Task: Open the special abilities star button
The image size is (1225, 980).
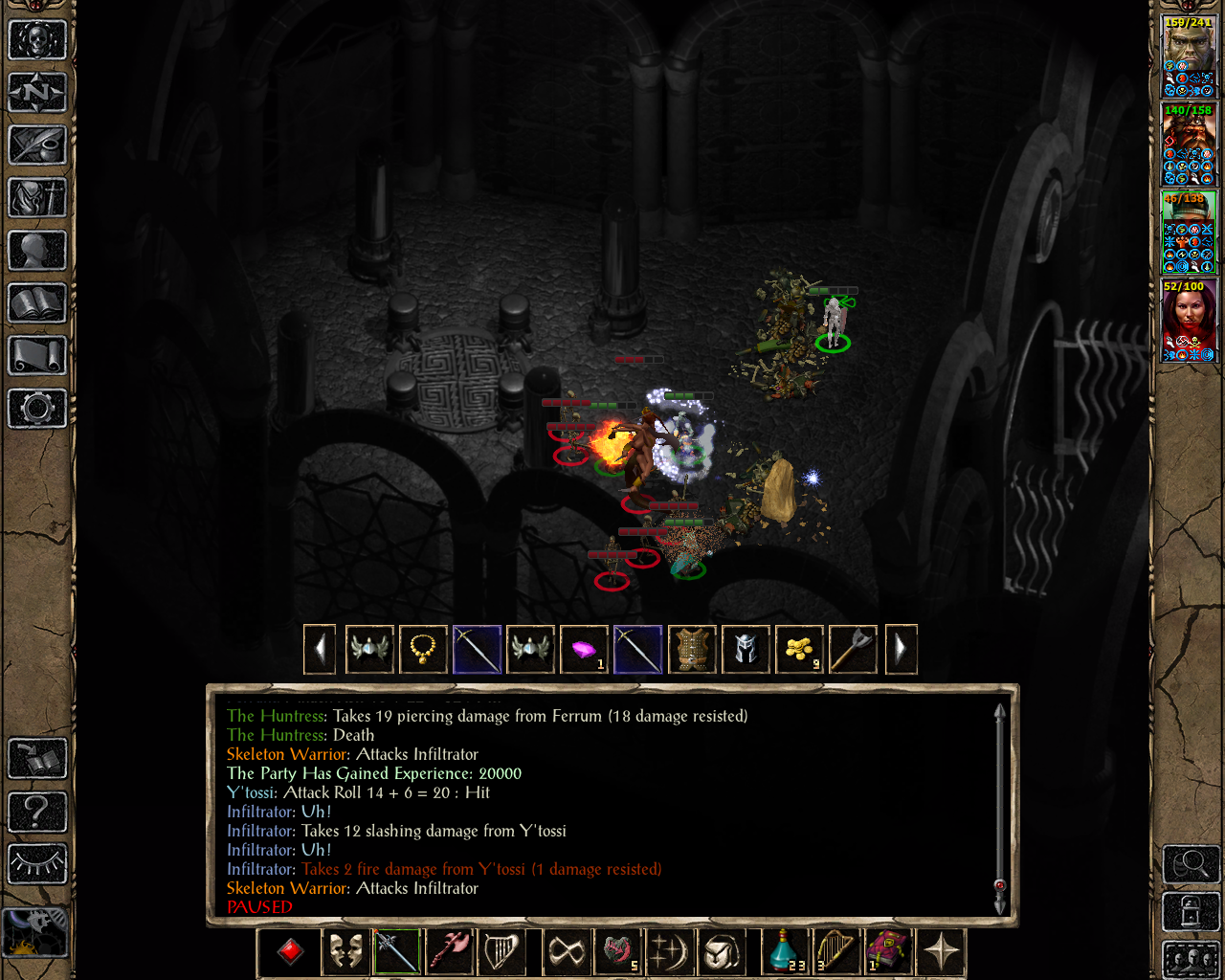Action: [x=942, y=952]
